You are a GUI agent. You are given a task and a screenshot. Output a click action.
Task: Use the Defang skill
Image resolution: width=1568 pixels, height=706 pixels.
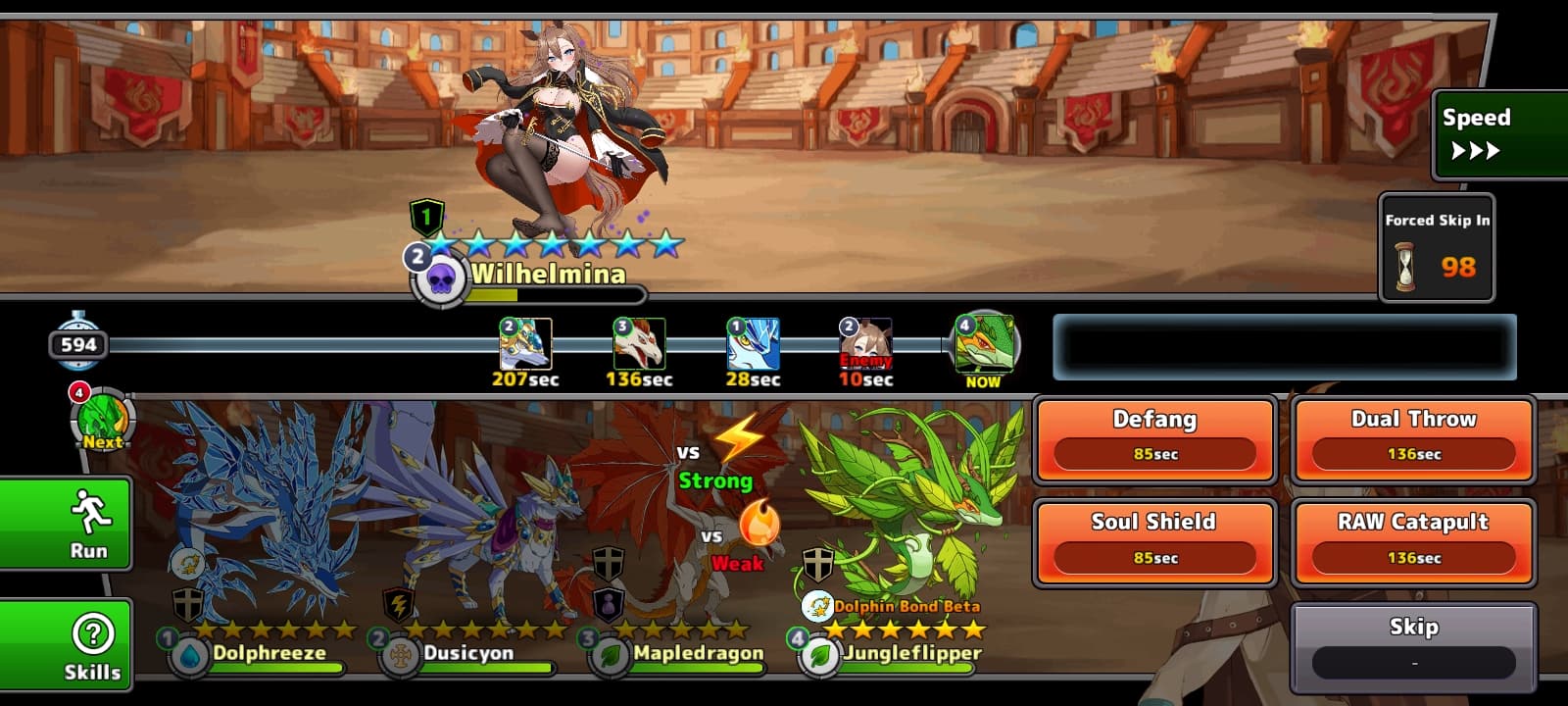click(x=1154, y=438)
